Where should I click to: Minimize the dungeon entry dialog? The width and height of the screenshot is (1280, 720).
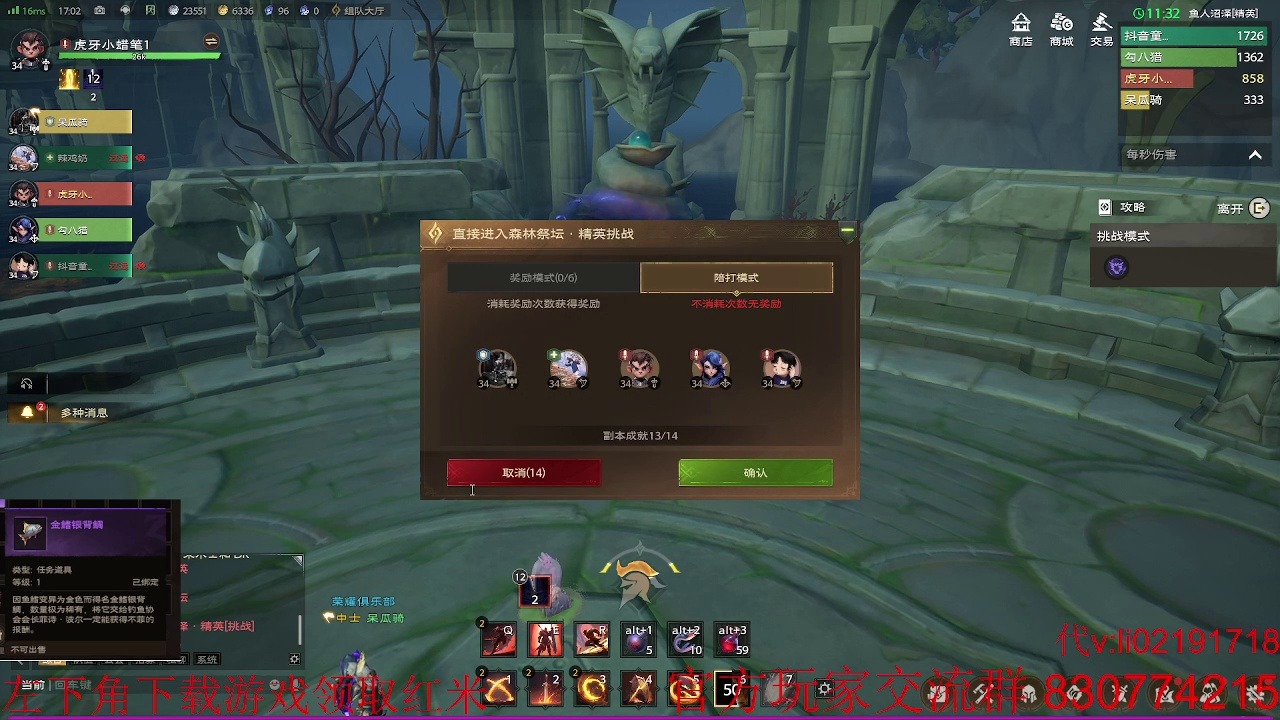click(x=847, y=231)
